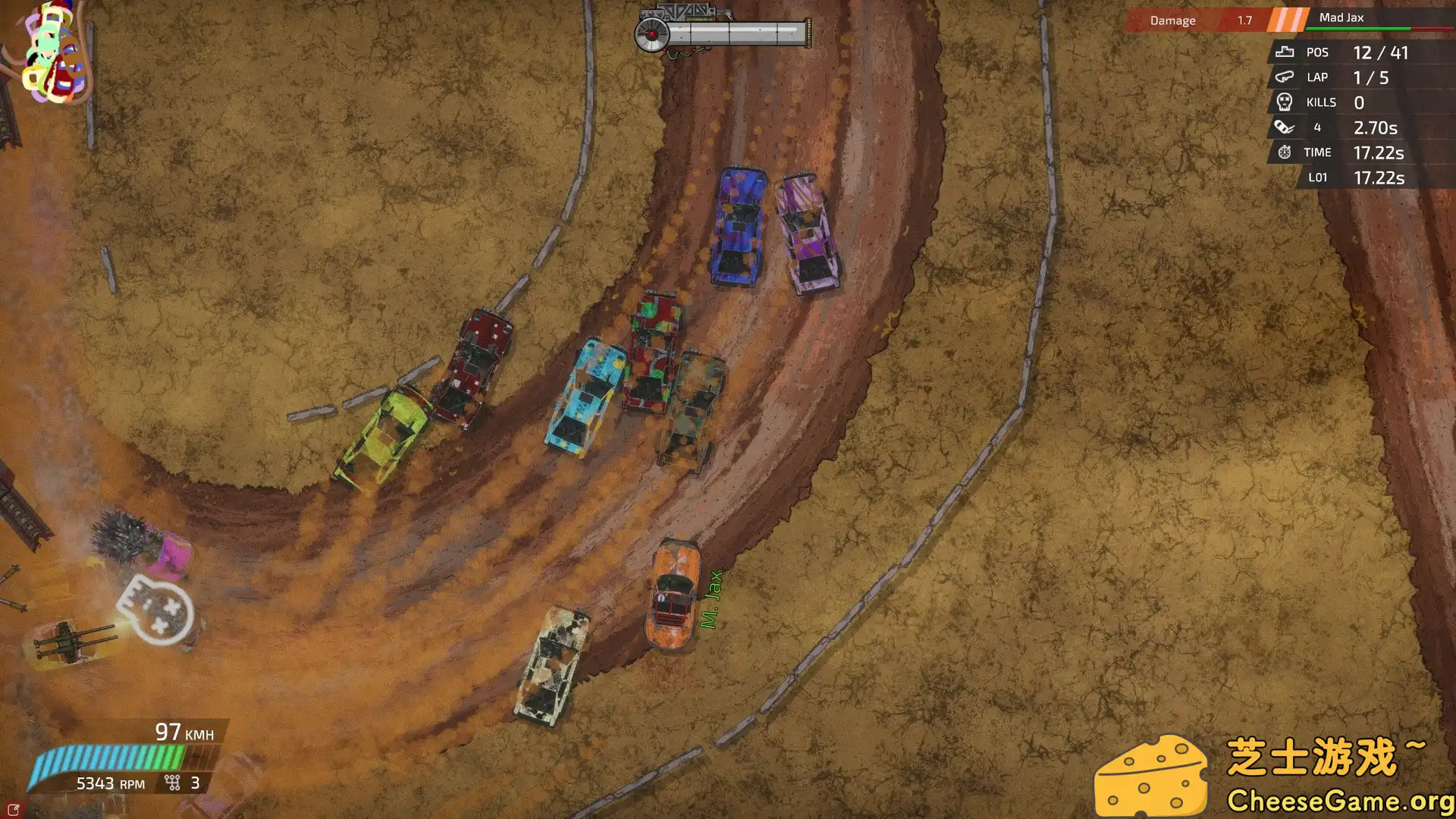Select the POS podium icon in the stats panel

(1284, 52)
